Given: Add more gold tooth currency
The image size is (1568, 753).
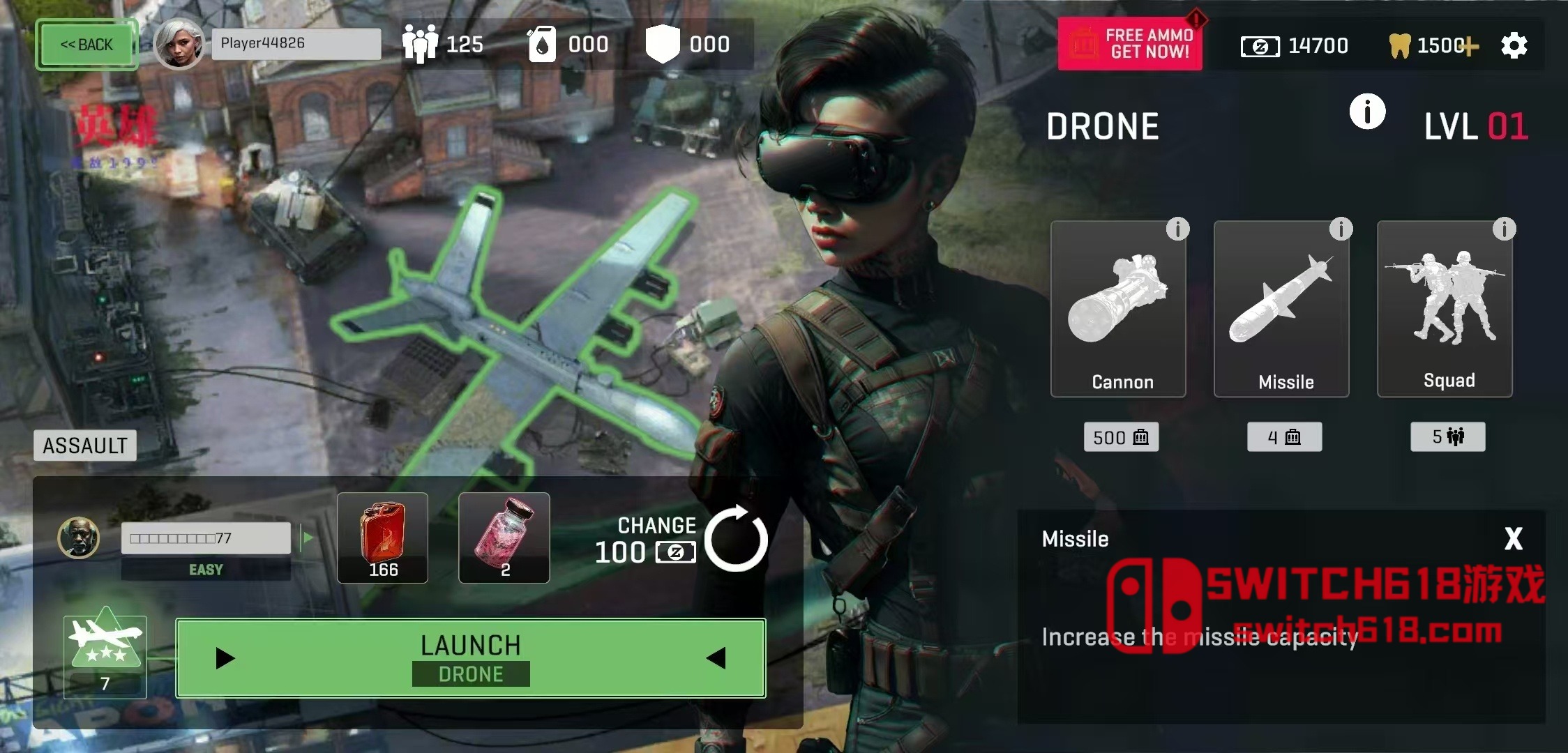Looking at the screenshot, I should [1470, 47].
